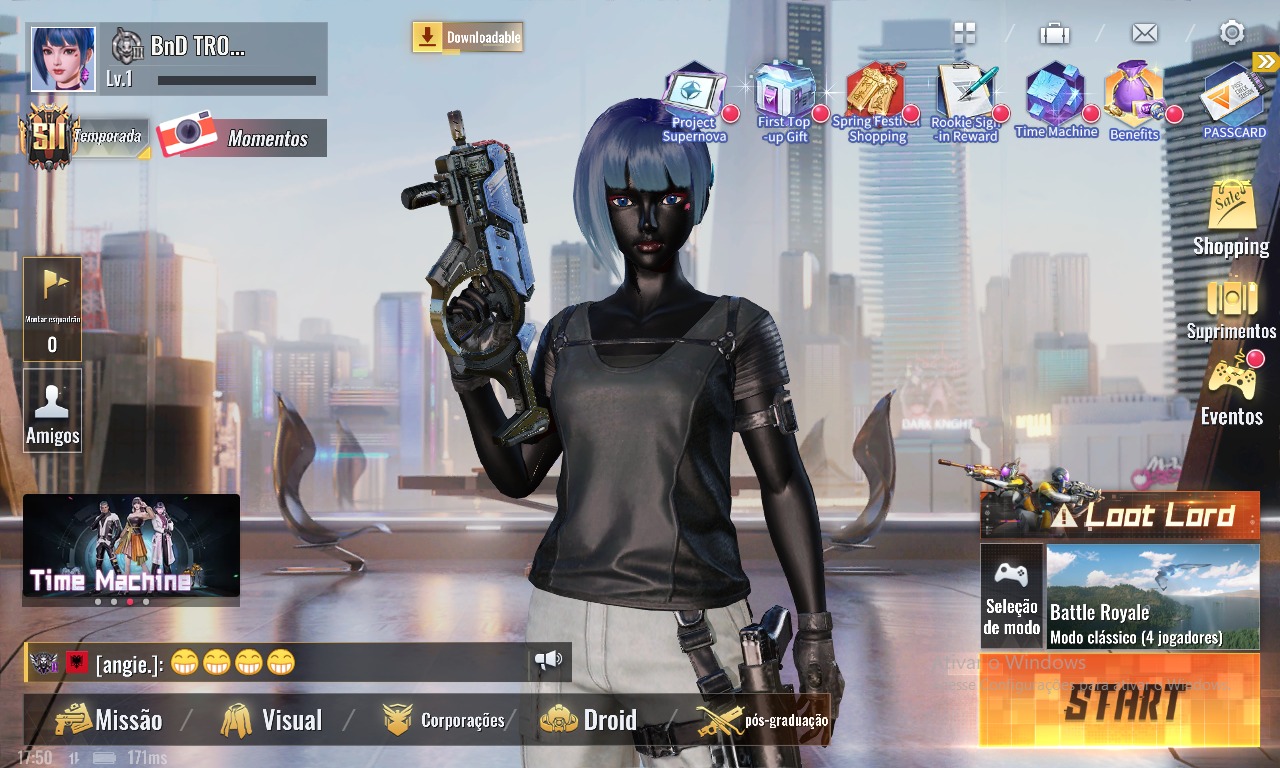Click the Downloadable content button
Viewport: 1280px width, 768px height.
468,38
